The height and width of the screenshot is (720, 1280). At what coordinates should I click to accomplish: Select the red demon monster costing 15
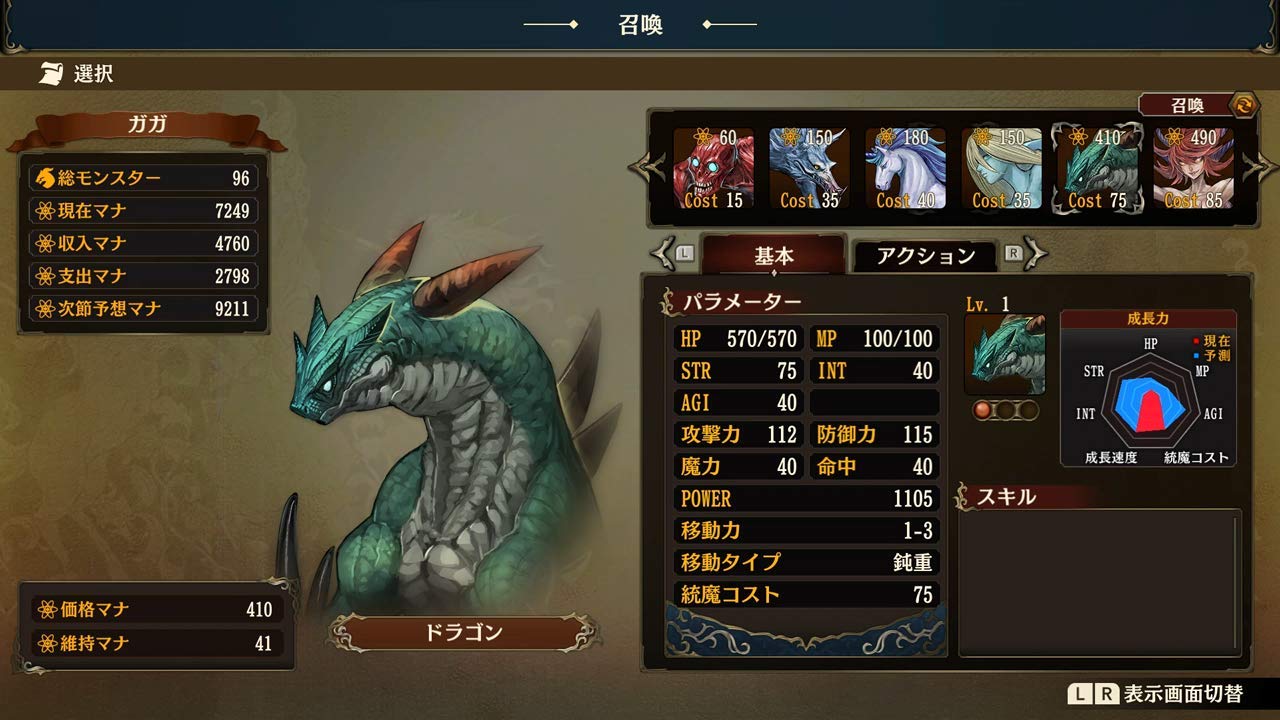click(713, 168)
